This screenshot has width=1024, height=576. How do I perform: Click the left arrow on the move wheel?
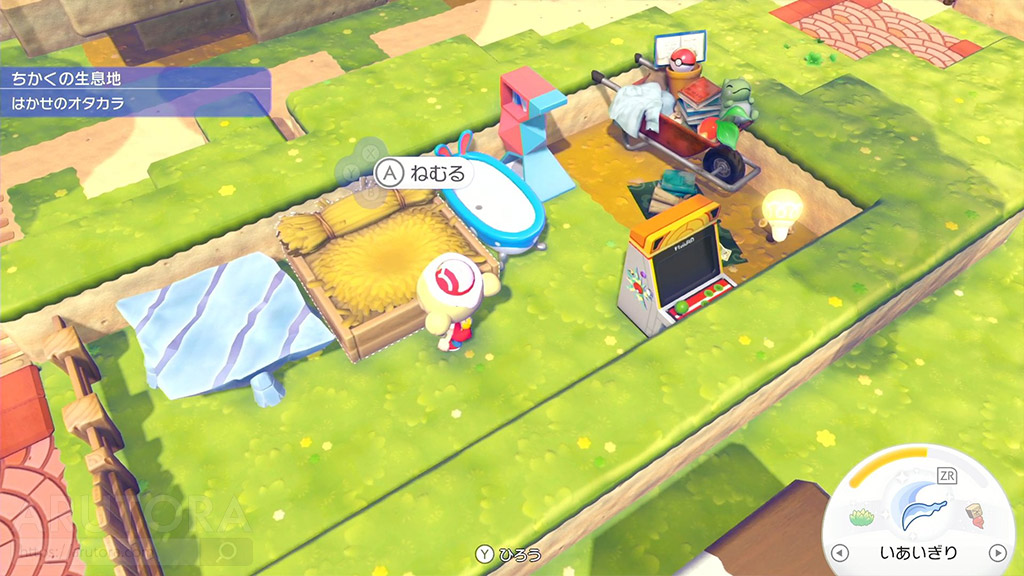[x=841, y=553]
